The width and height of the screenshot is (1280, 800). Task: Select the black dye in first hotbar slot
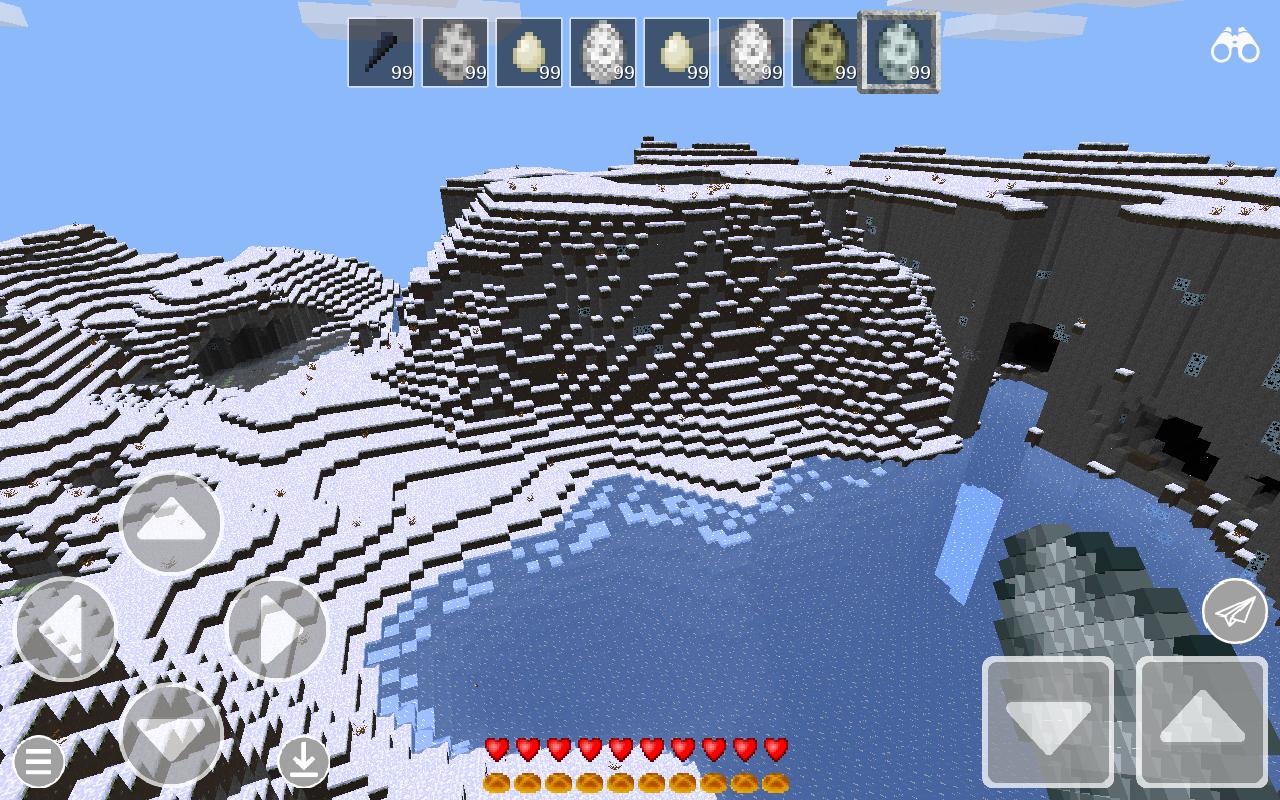[x=381, y=50]
